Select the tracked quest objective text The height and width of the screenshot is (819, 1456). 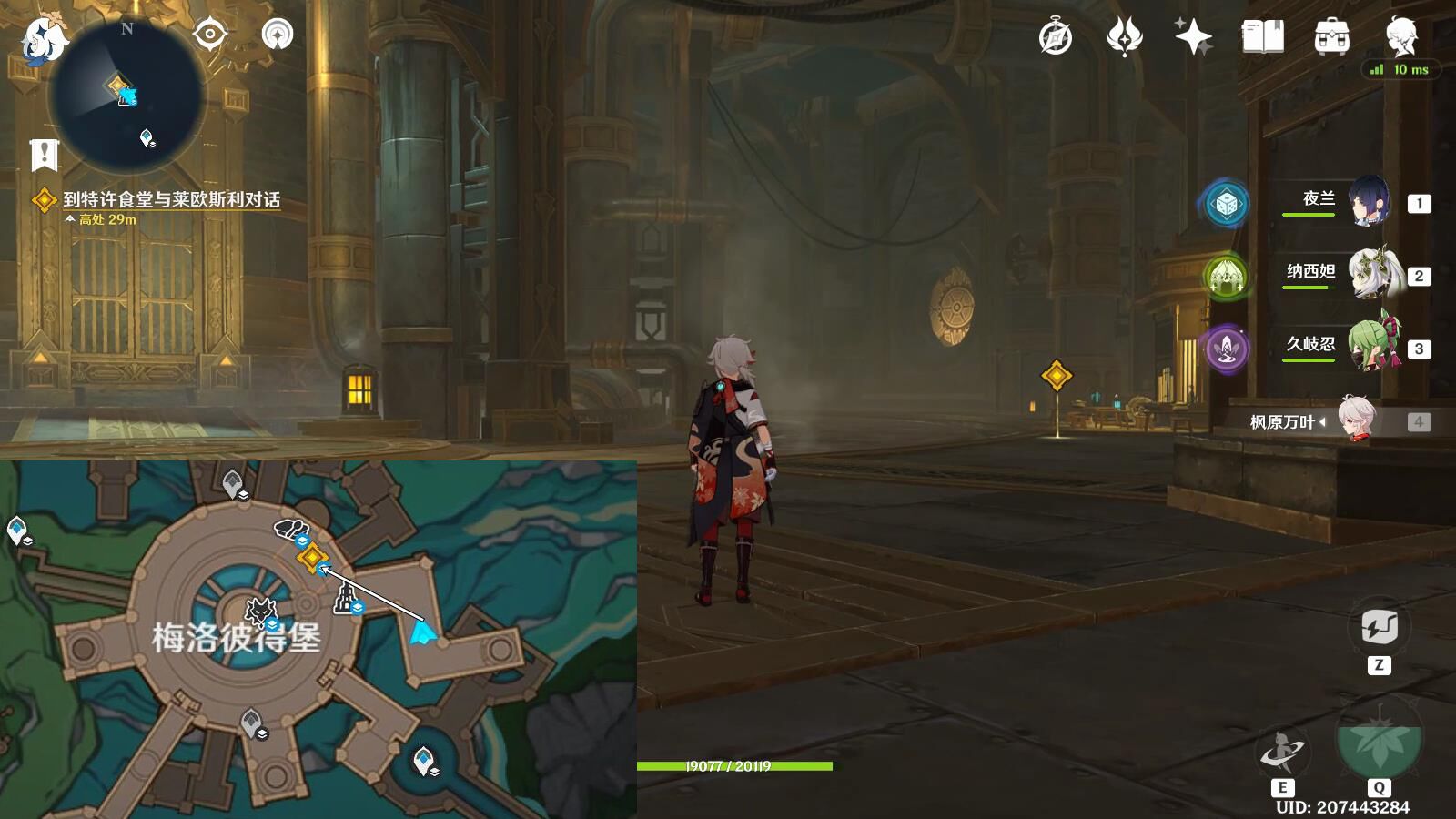pyautogui.click(x=171, y=200)
